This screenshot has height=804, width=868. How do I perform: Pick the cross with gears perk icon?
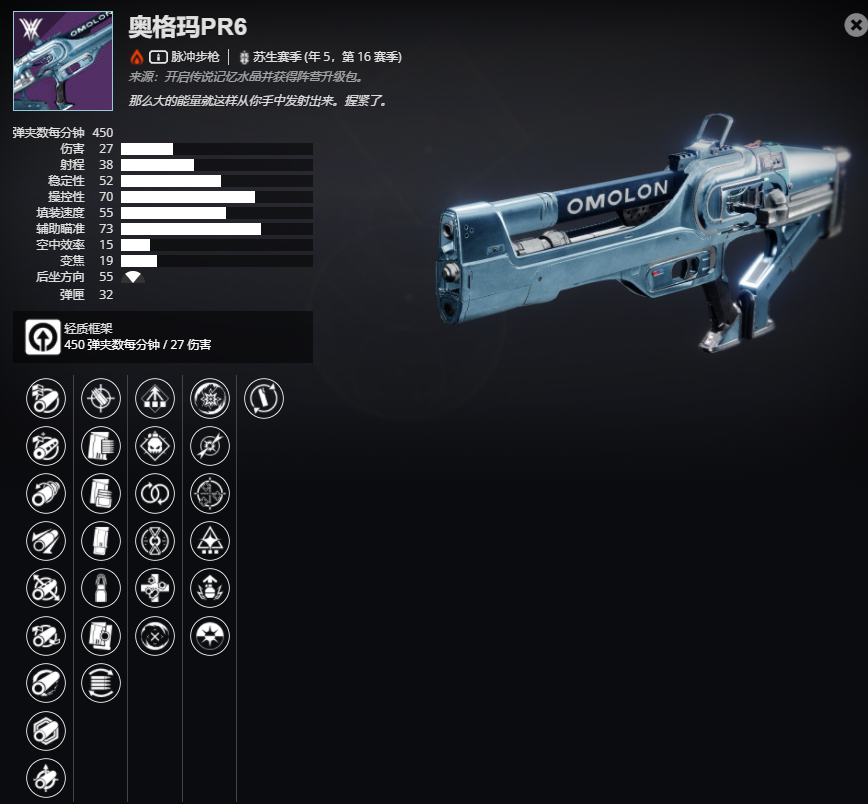[155, 589]
